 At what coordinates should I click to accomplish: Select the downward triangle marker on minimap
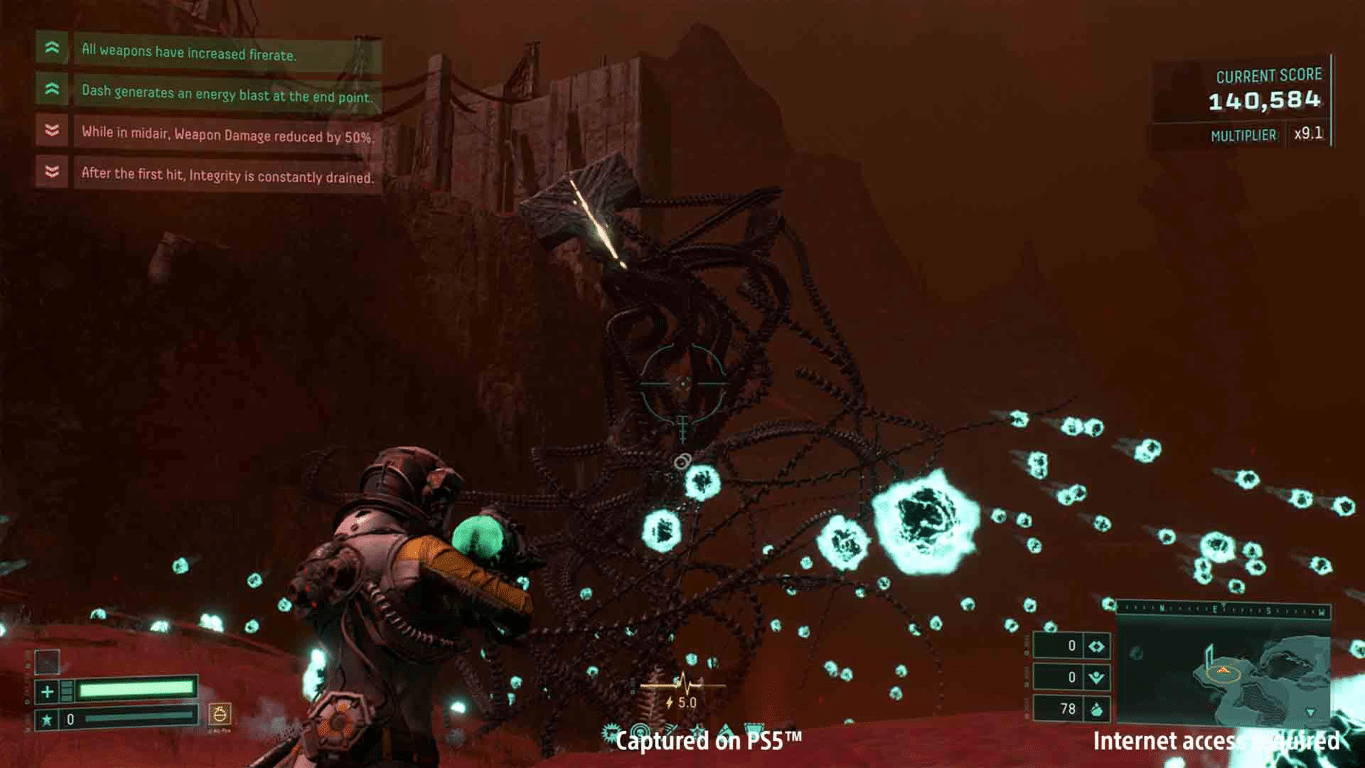[1310, 712]
